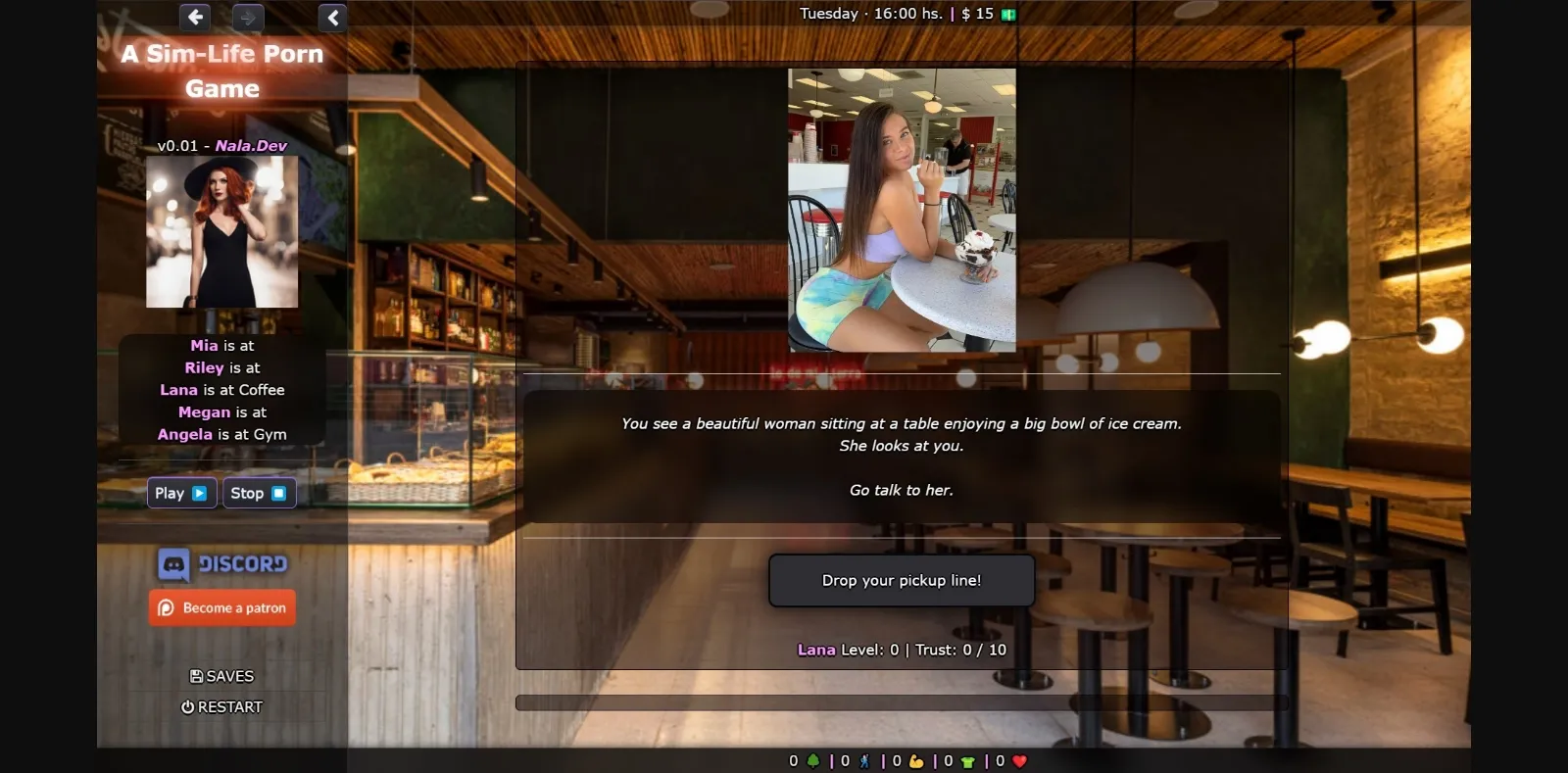Viewport: 1568px width, 773px height.
Task: Click the heart love stat icon
Action: pyautogui.click(x=1019, y=760)
